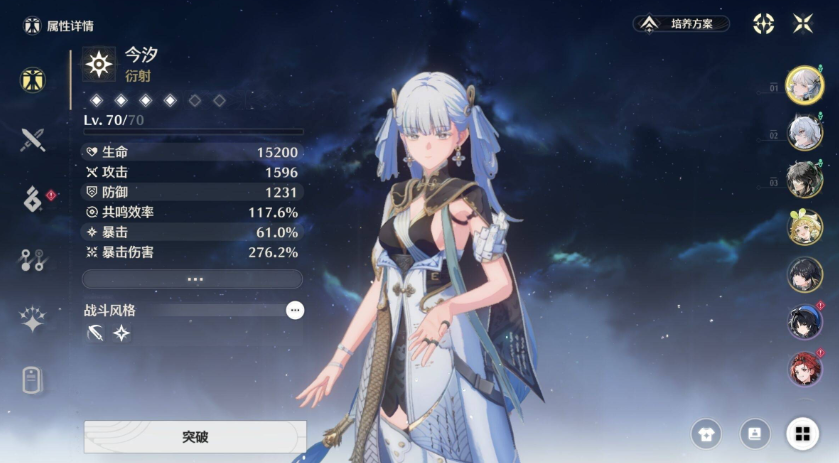Open the 培养方案 training plan

(681, 23)
